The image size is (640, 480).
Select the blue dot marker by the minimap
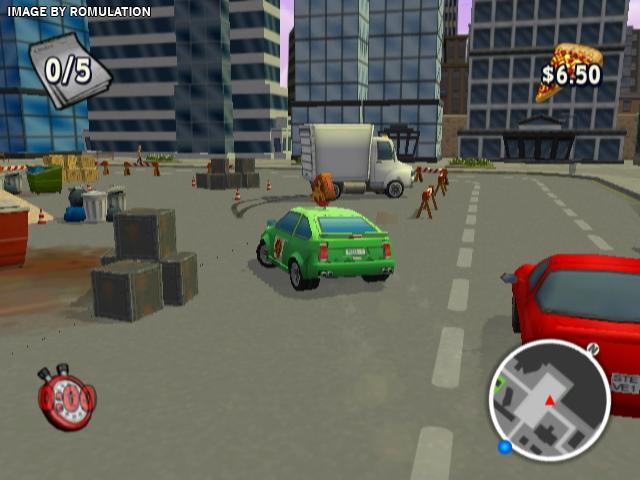click(x=505, y=446)
